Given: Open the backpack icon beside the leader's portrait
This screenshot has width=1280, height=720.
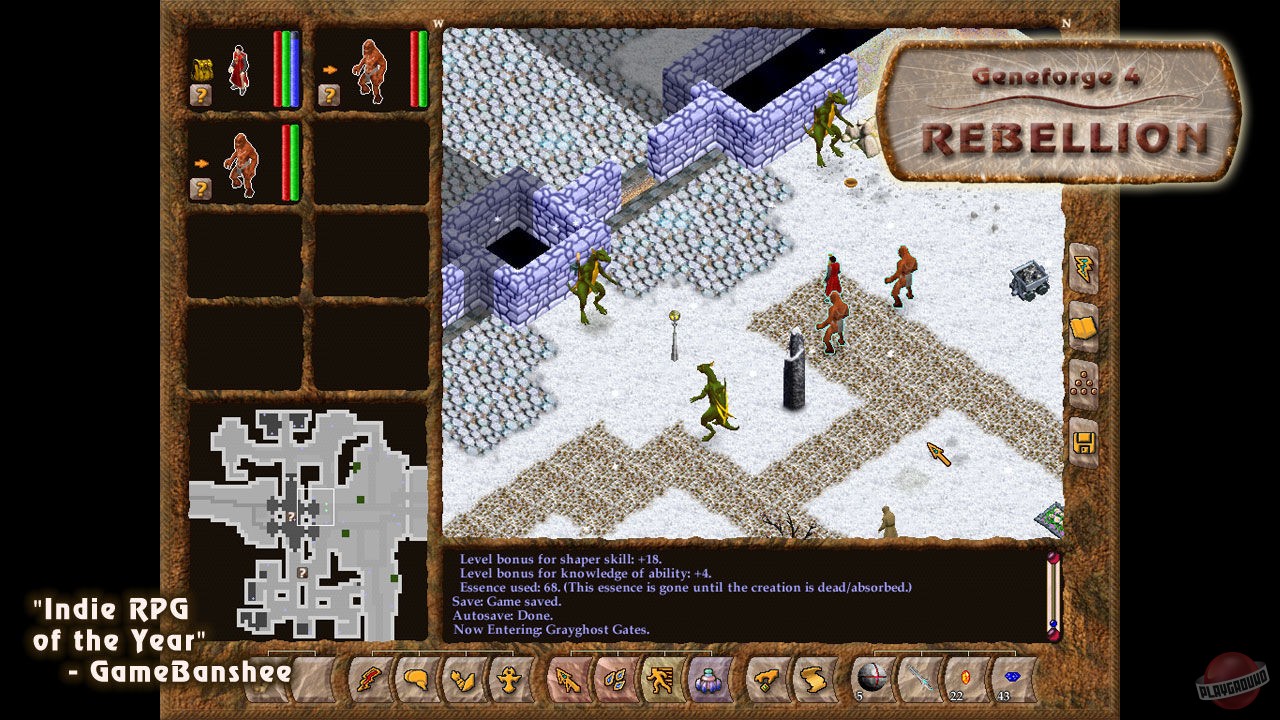Looking at the screenshot, I should click(x=202, y=68).
